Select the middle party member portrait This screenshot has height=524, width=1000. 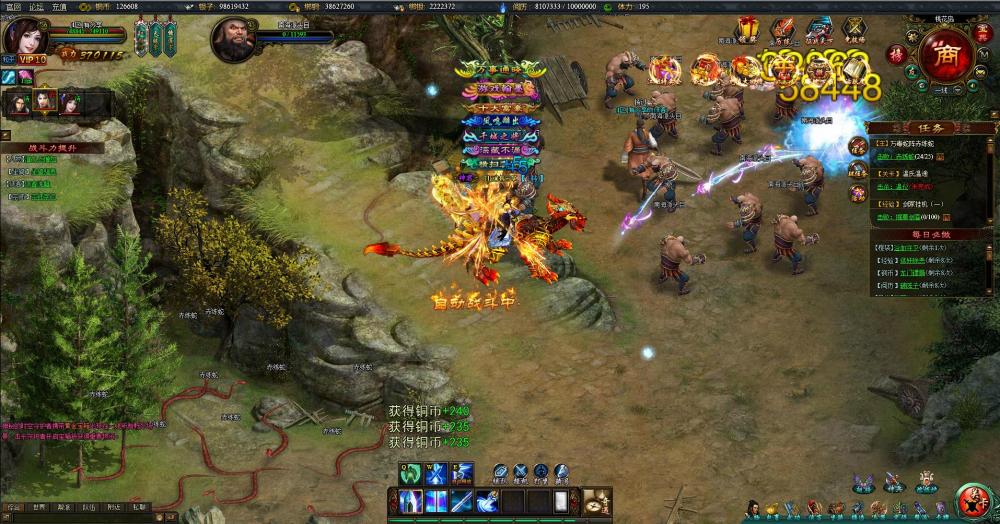tap(44, 100)
